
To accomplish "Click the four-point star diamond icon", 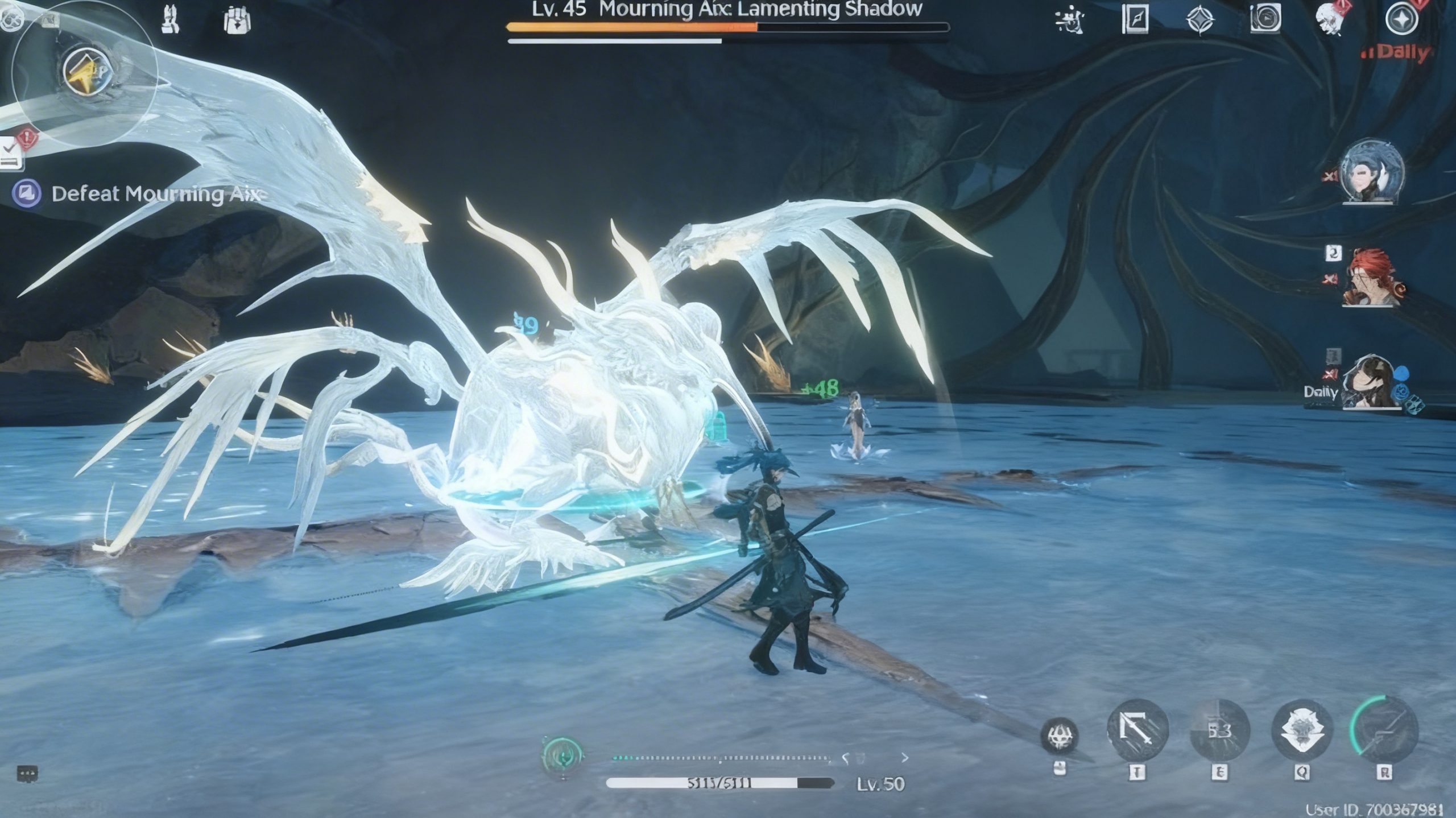I will point(1200,20).
